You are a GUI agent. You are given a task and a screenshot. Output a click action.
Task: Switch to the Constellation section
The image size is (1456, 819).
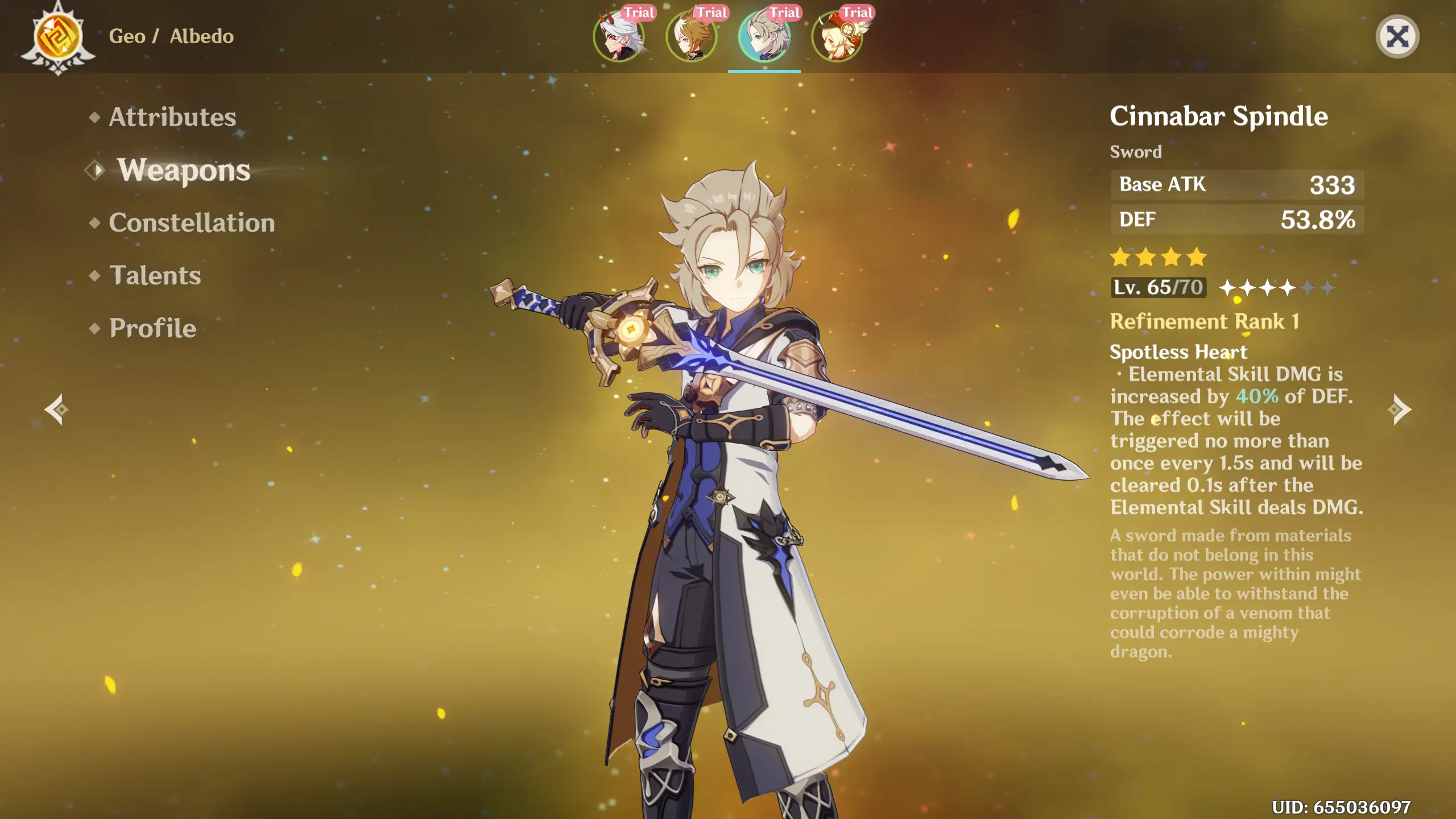tap(193, 223)
